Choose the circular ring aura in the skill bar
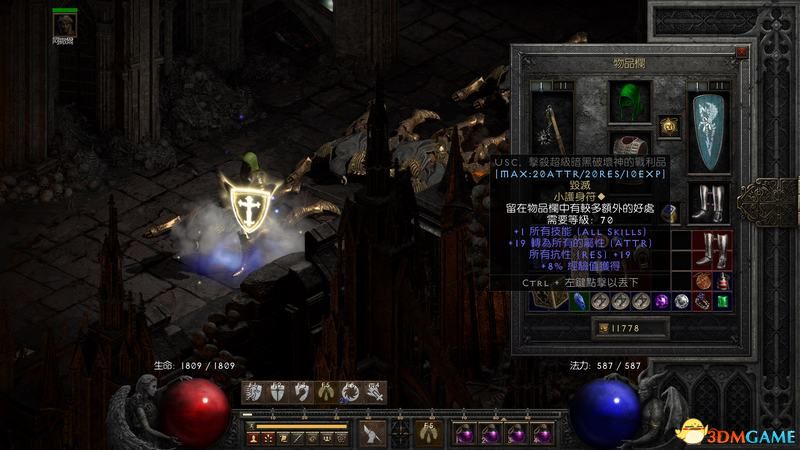The image size is (800, 450). [349, 391]
